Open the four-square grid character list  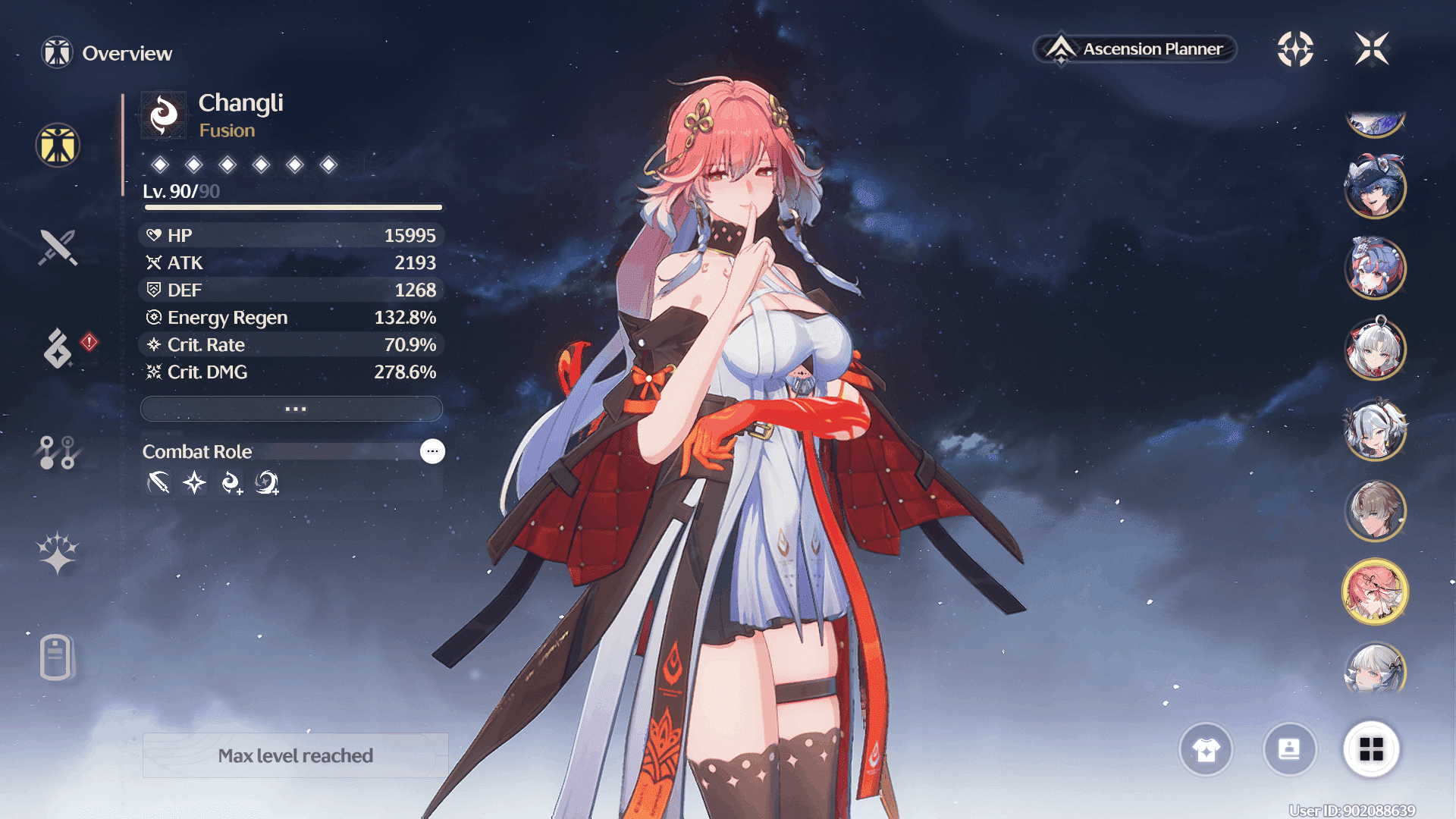[x=1371, y=749]
